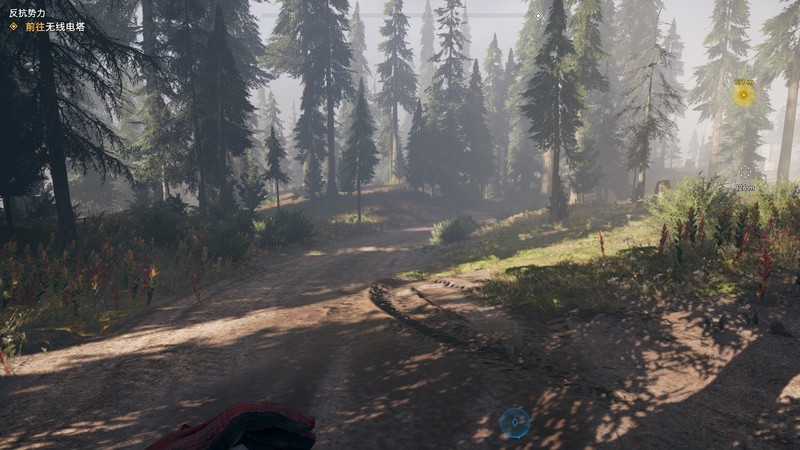Select the white waypoint marker at 126 m
The width and height of the screenshot is (800, 450).
click(x=744, y=173)
